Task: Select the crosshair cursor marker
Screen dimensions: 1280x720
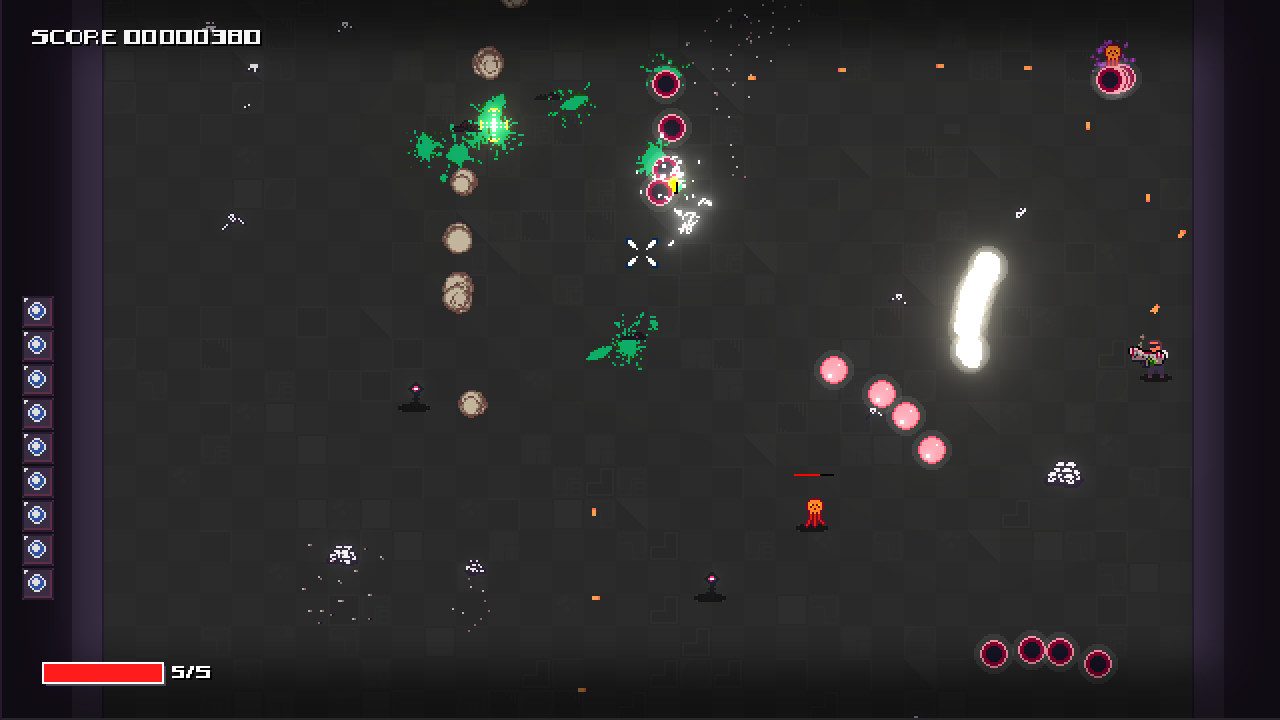Action: pyautogui.click(x=640, y=253)
